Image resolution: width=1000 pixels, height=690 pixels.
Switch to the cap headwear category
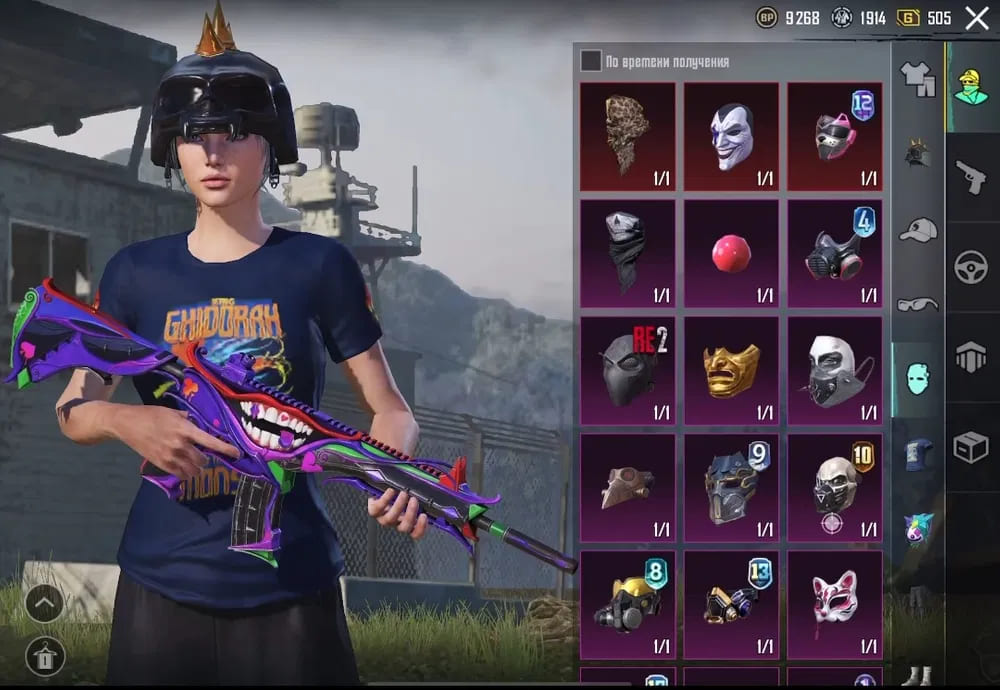pyautogui.click(x=917, y=230)
